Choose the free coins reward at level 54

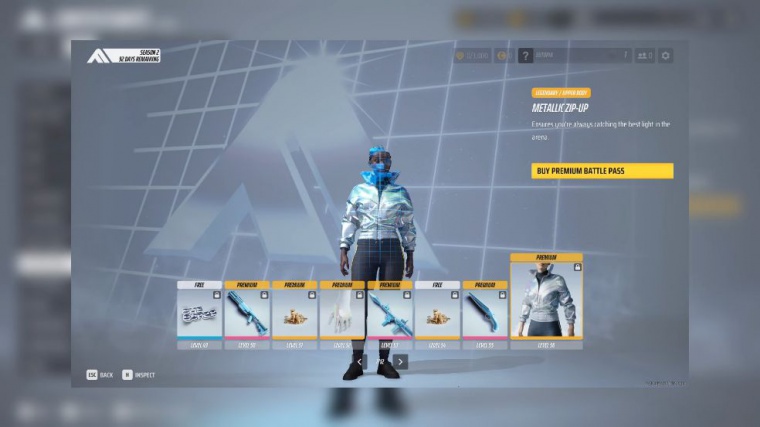click(x=437, y=314)
